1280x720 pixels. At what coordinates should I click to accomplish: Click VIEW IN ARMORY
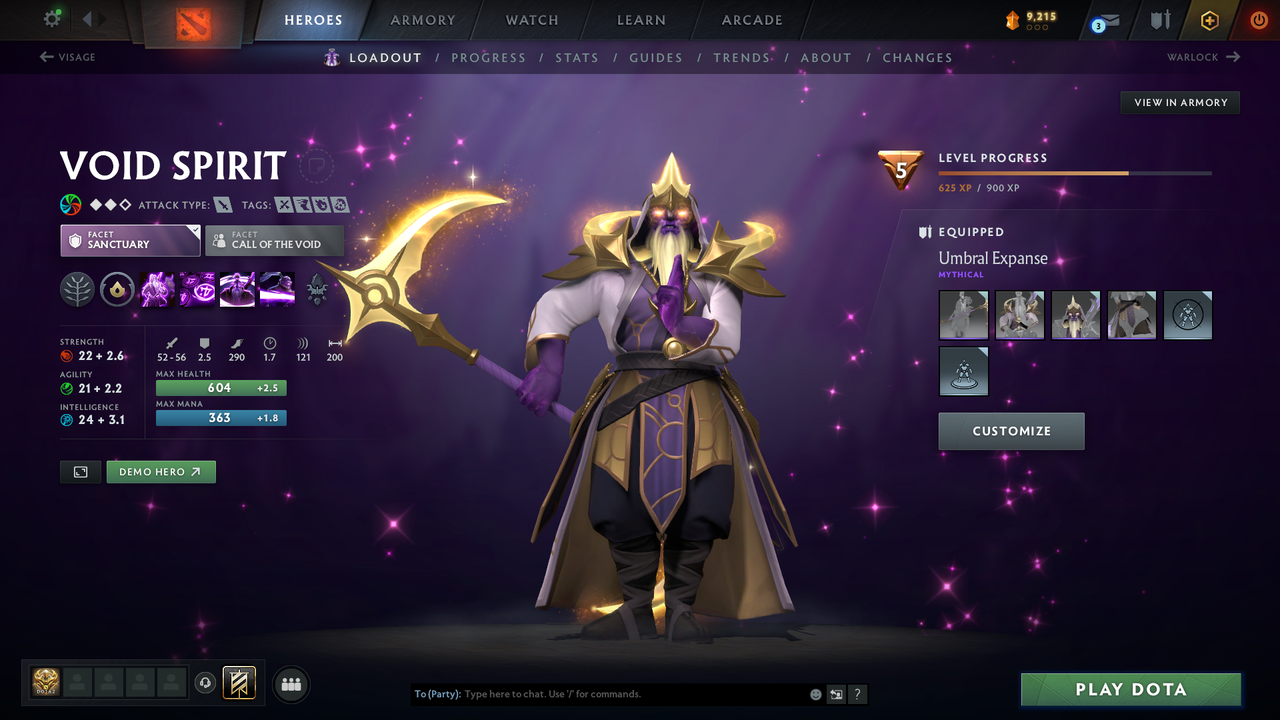(1179, 102)
